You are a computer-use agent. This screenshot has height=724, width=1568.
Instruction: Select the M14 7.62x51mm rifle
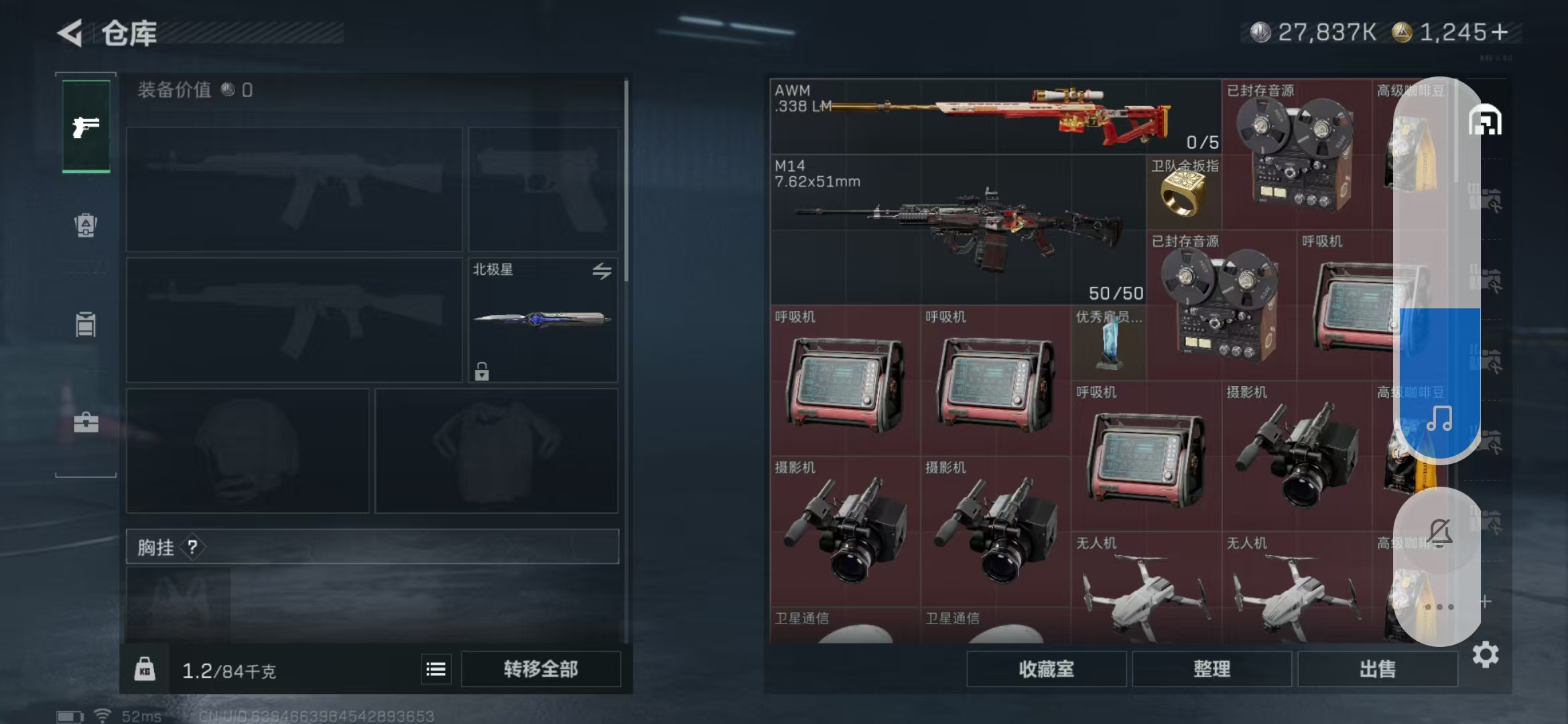click(958, 229)
